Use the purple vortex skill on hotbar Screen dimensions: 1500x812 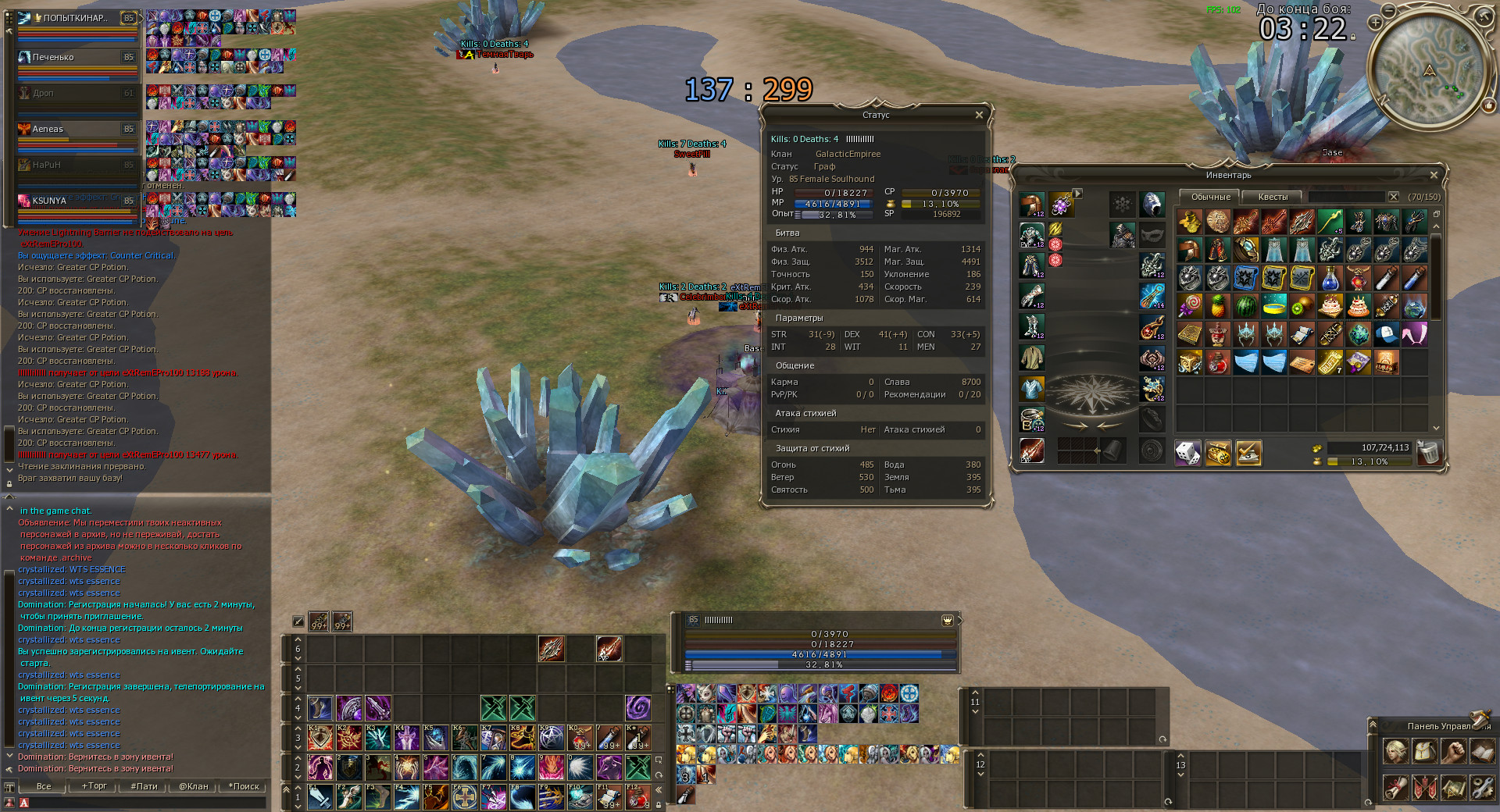(638, 708)
